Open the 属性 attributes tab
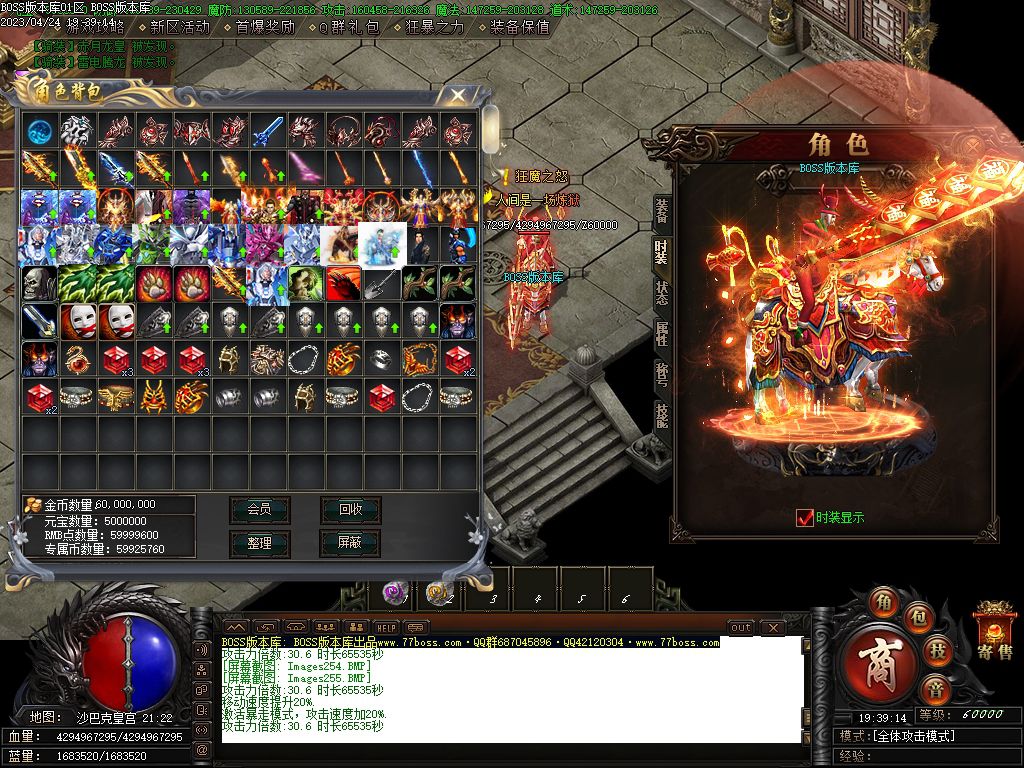This screenshot has width=1024, height=768. tap(662, 333)
